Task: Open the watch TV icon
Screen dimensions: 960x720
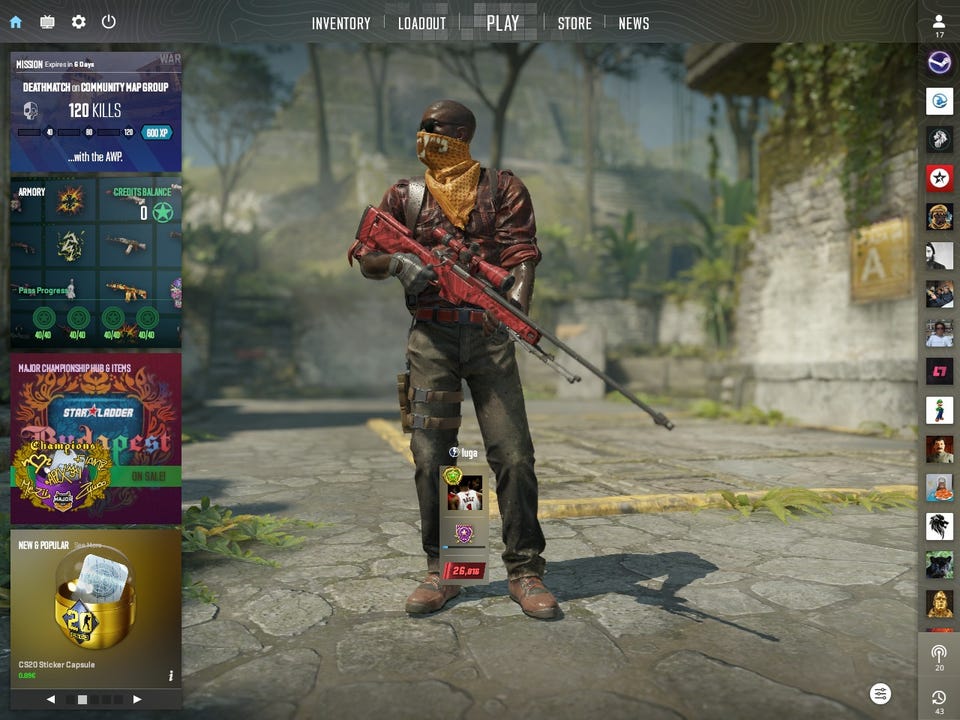Action: [47, 22]
